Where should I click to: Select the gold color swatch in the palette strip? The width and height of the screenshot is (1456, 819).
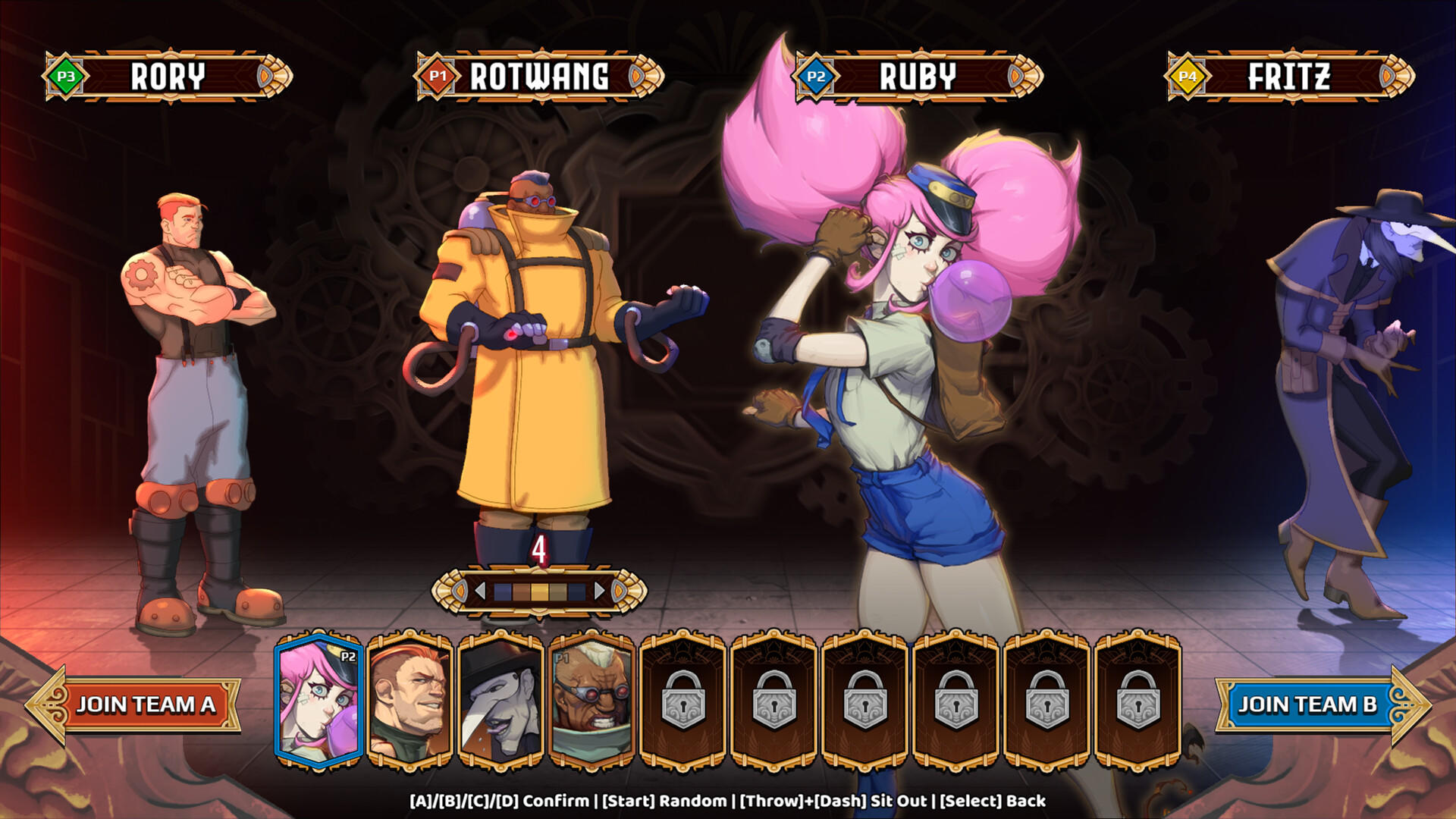coord(540,590)
